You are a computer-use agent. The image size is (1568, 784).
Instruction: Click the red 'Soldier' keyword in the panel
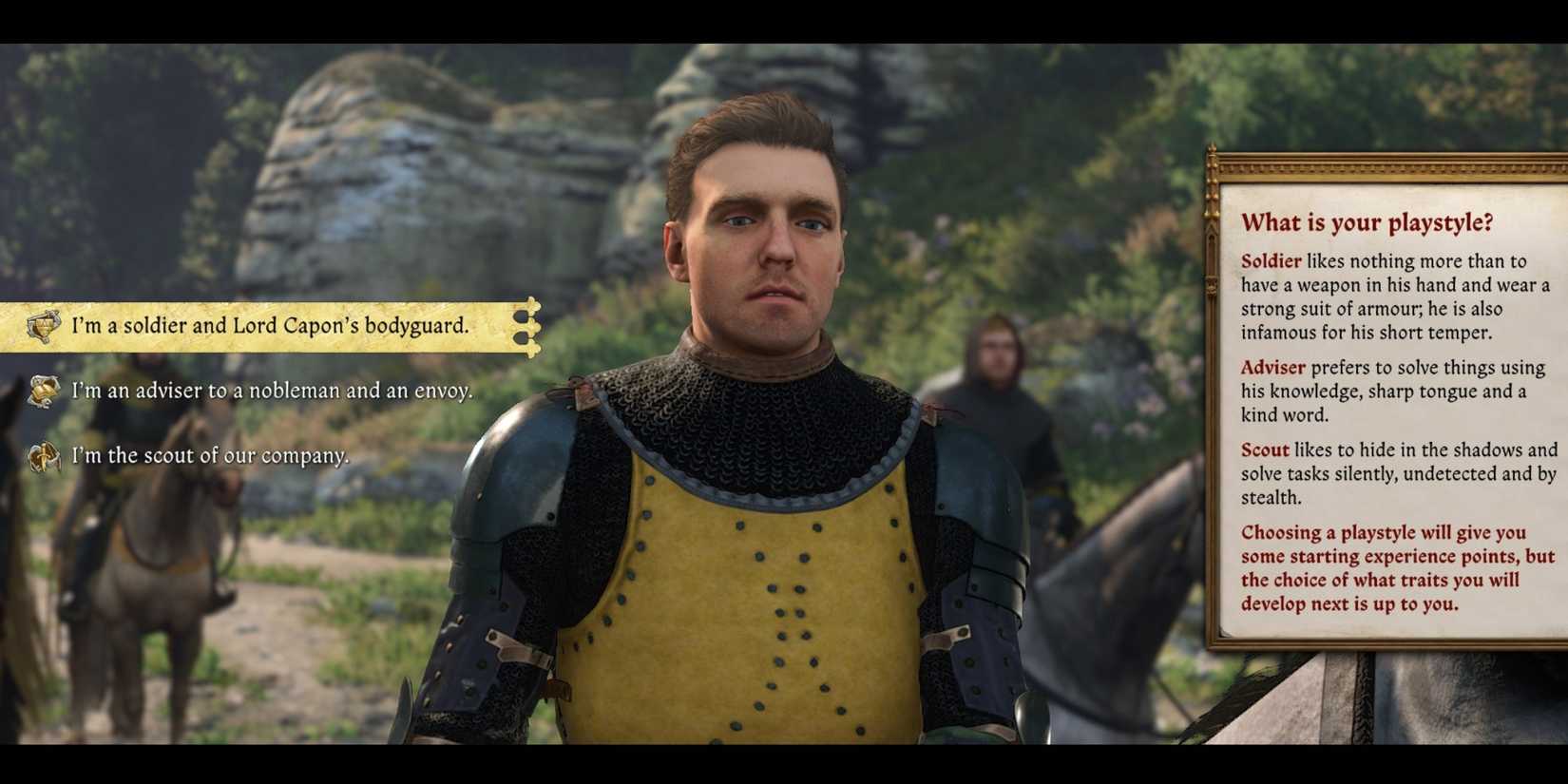coord(1272,260)
